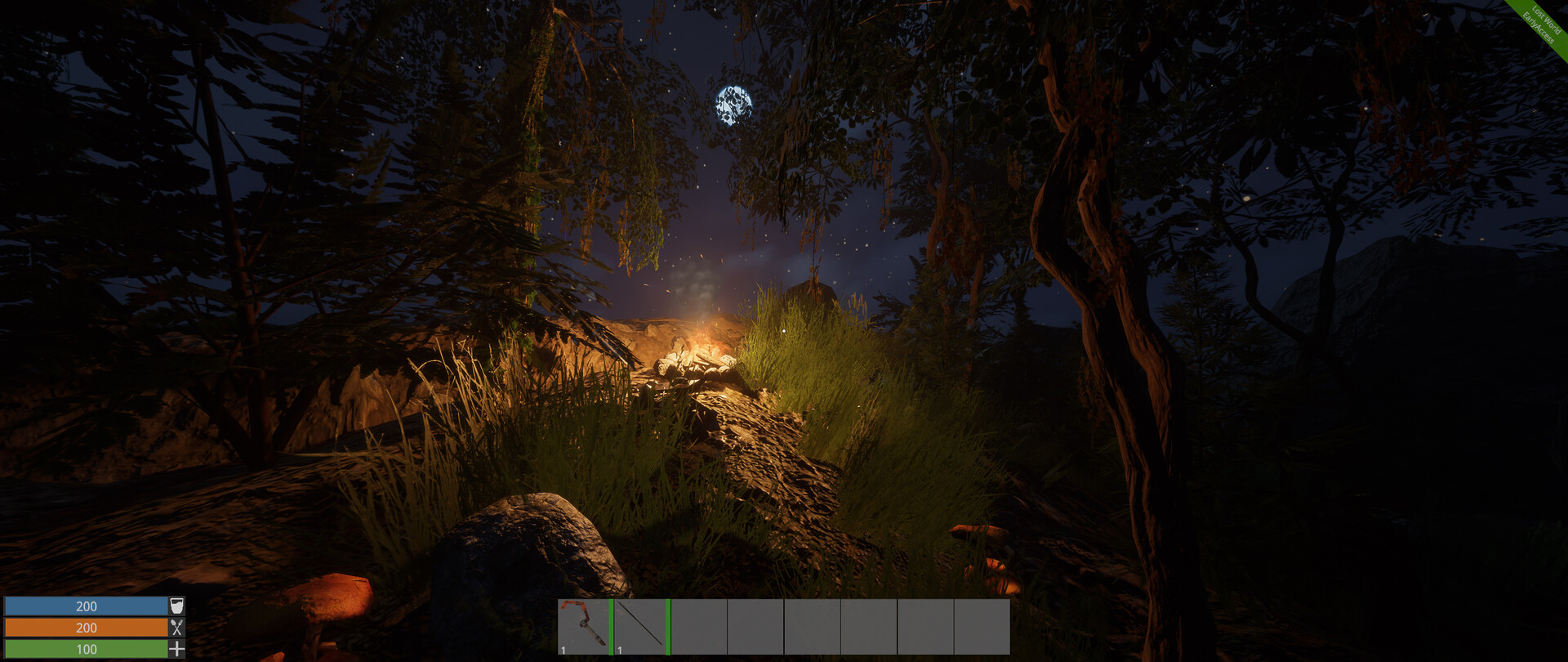Click the water cup icon beside the blue bar

(x=176, y=606)
